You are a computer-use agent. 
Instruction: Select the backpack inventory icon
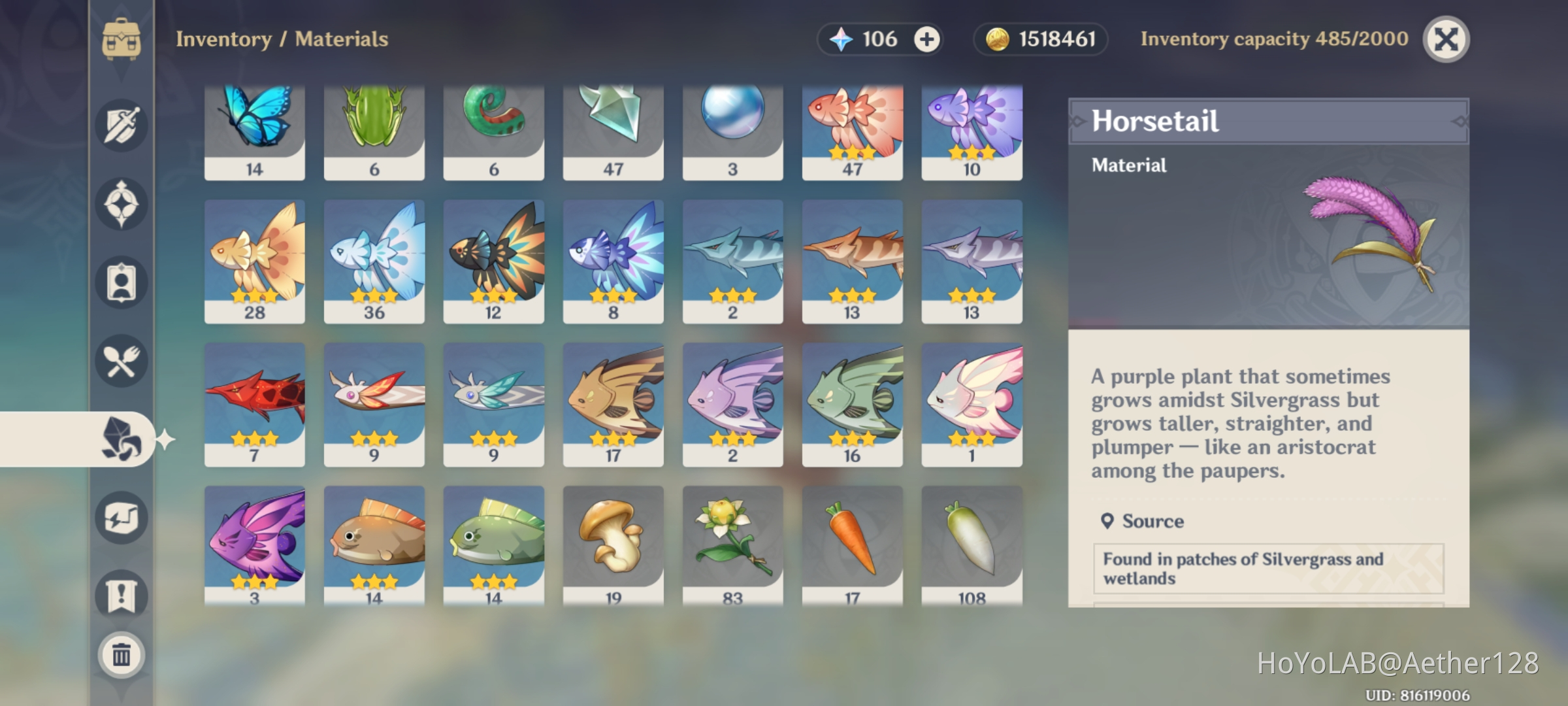(x=121, y=41)
